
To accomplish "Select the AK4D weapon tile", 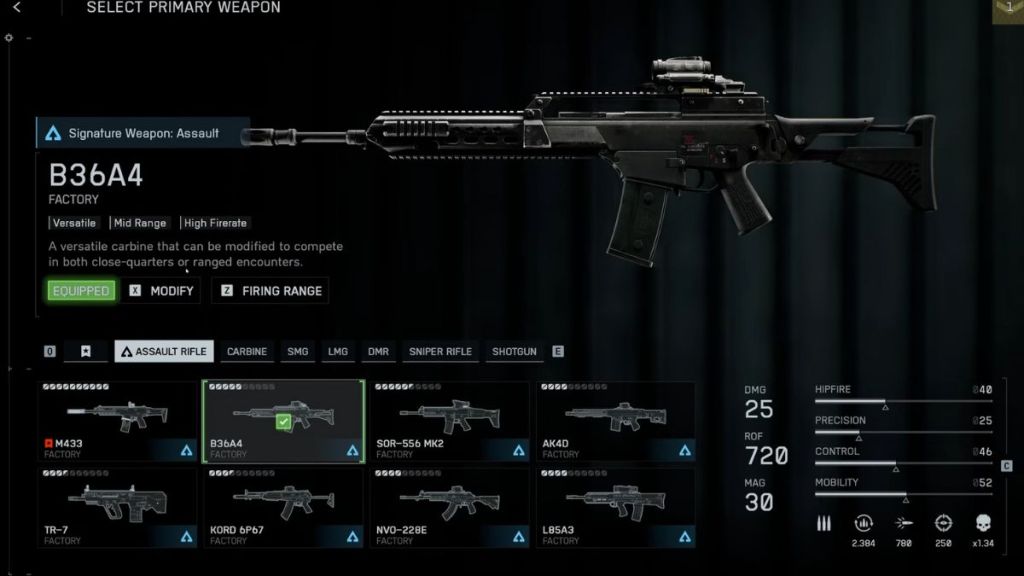I will 615,421.
